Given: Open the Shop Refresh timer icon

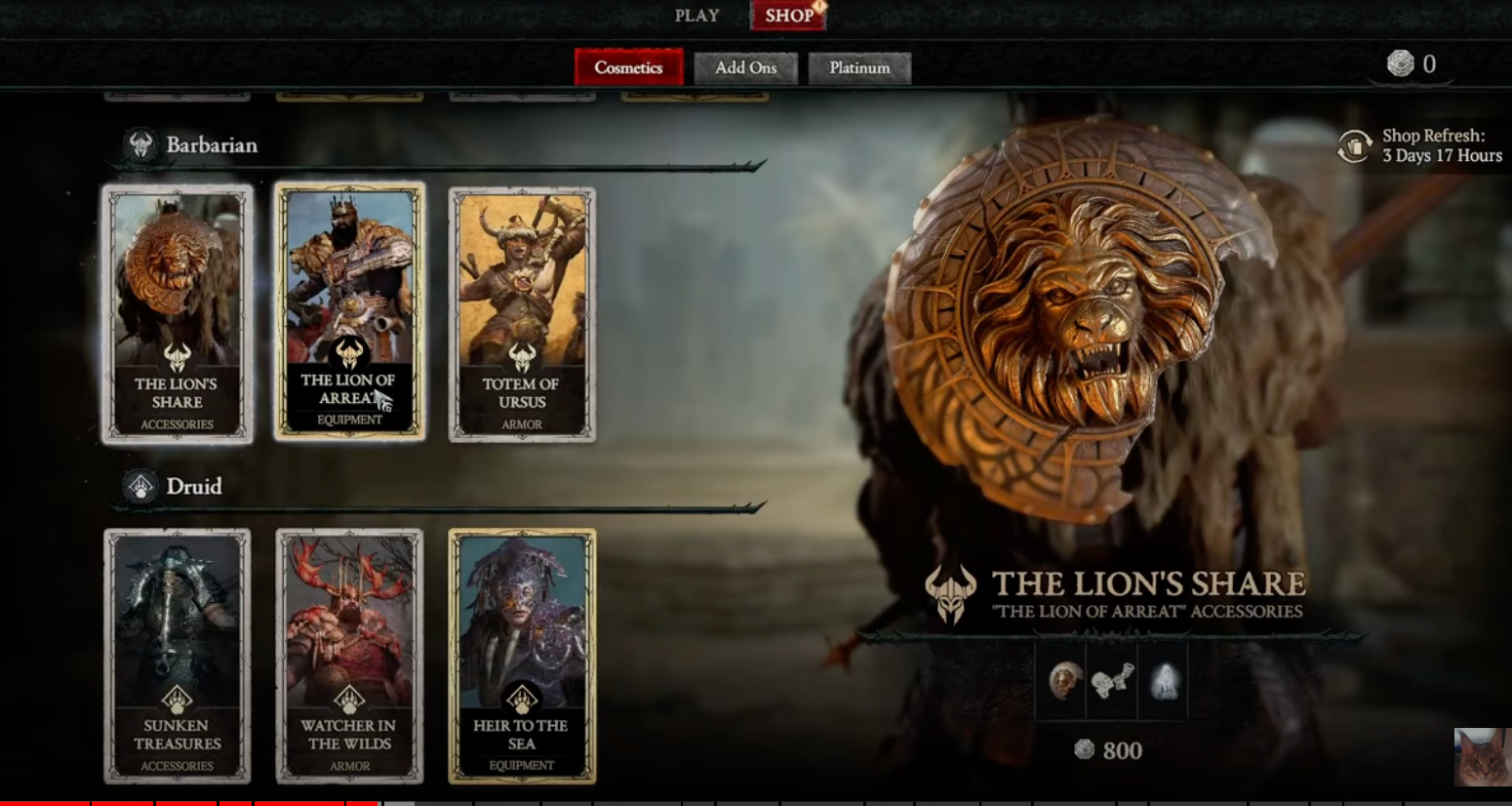Looking at the screenshot, I should point(1355,143).
